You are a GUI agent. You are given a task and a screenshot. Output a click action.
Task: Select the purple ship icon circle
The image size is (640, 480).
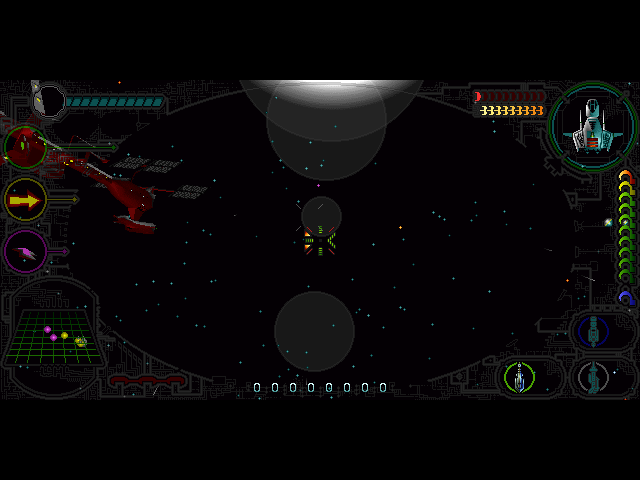[x=25, y=250]
